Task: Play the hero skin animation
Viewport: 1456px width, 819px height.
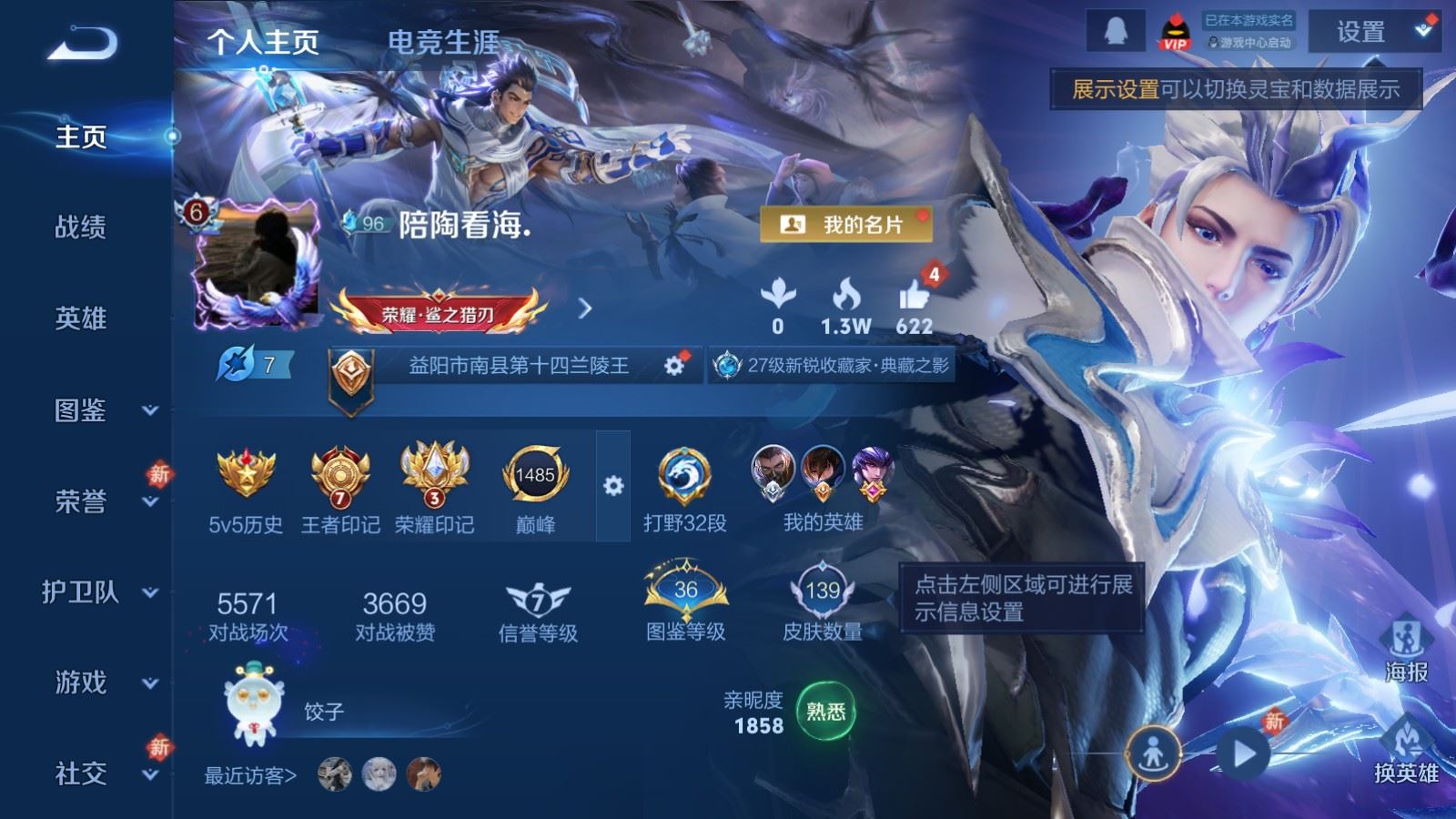Action: coord(1244,754)
